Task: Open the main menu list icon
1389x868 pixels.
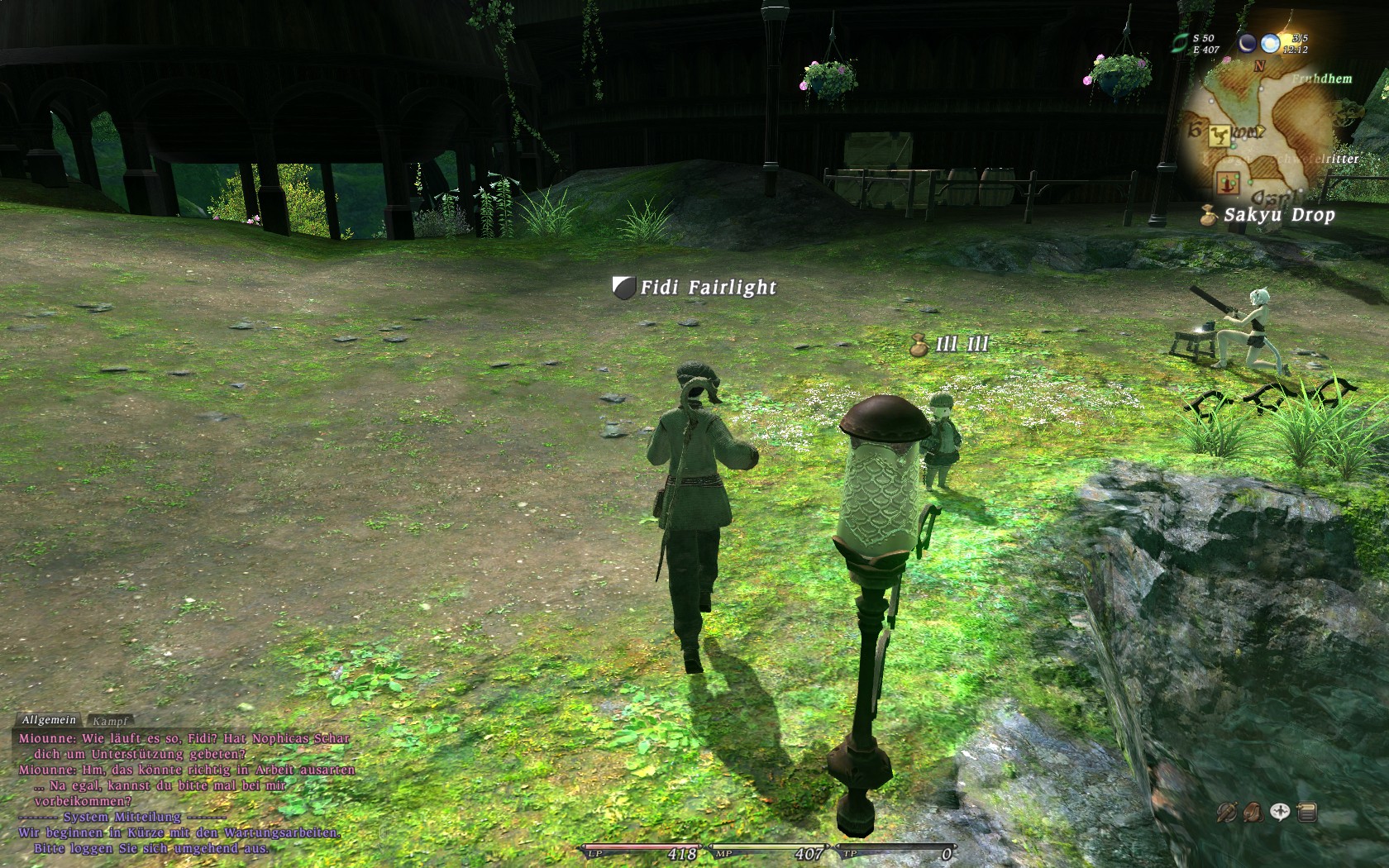Action: (x=1307, y=813)
